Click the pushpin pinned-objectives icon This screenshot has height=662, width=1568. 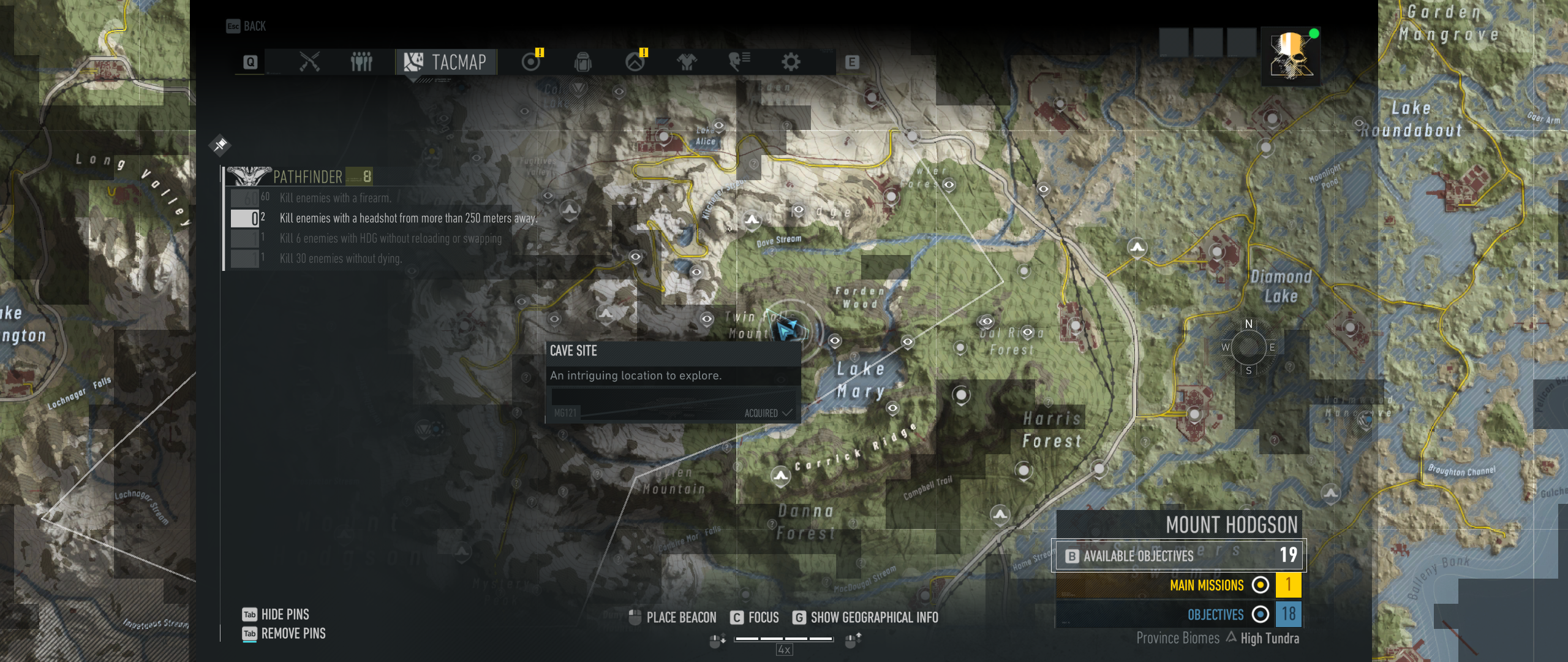pos(220,145)
